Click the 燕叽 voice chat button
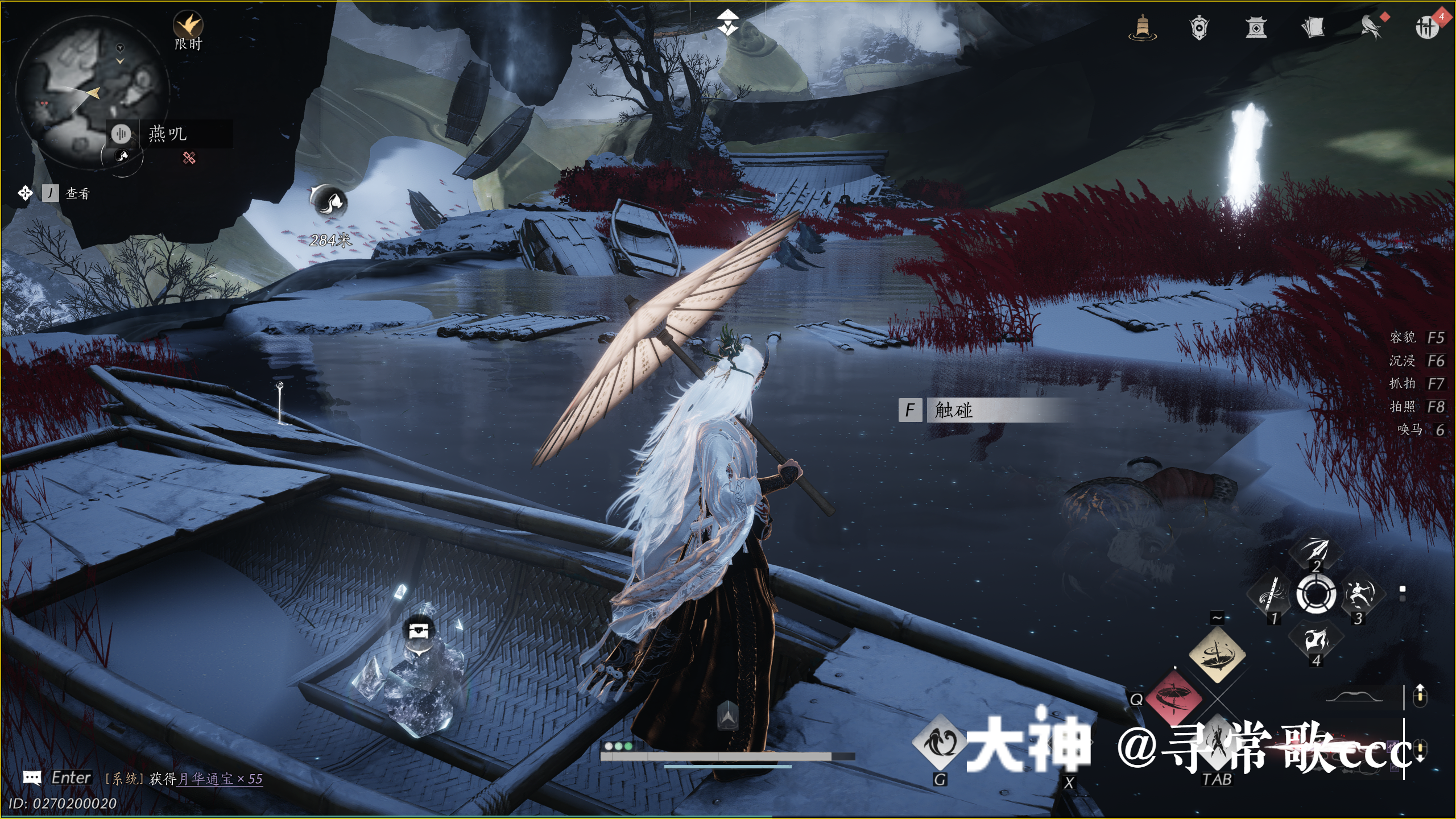1456x819 pixels. 121,134
